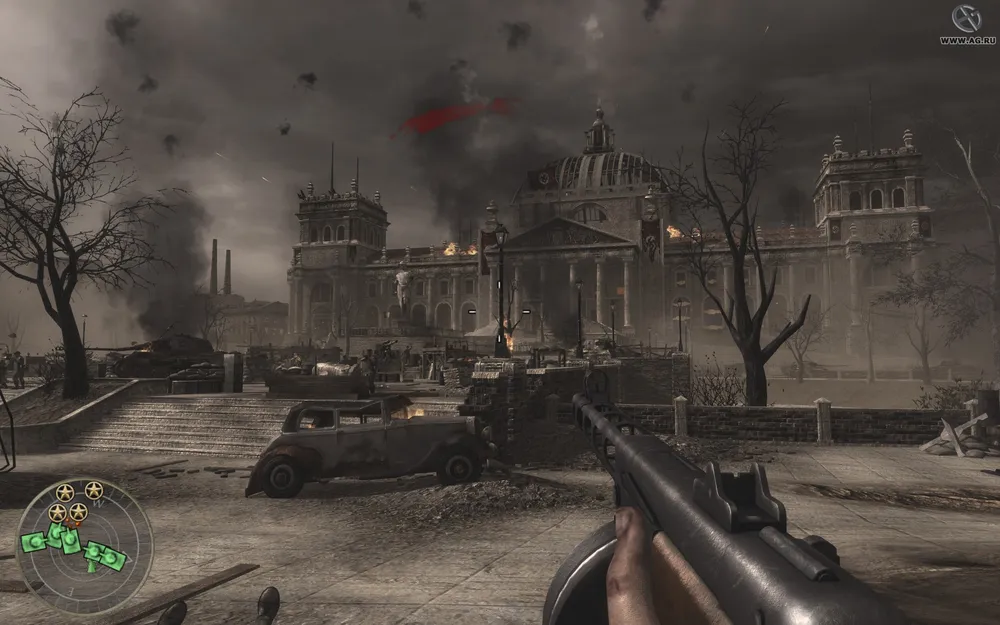The image size is (1000, 625).
Task: Open the AG.ru watermark logo
Action: tap(965, 24)
